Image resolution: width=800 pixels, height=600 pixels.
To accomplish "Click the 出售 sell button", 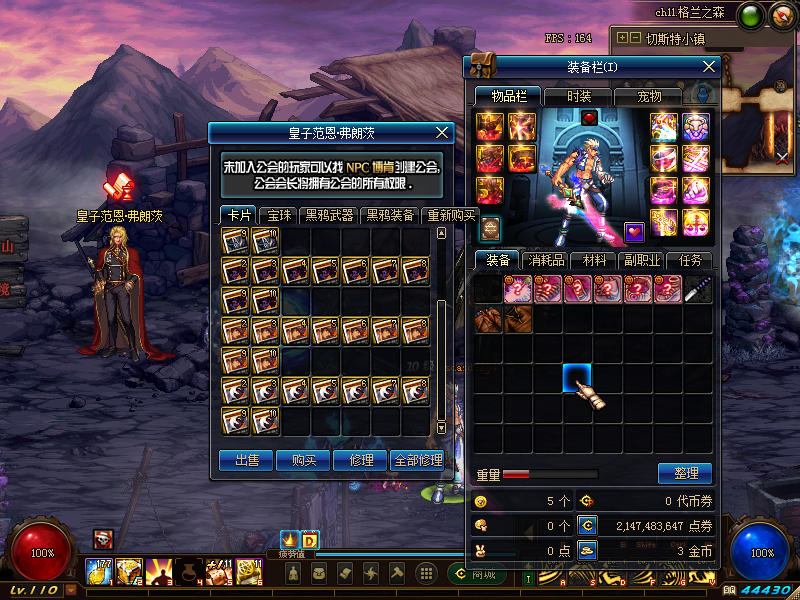I will (246, 460).
